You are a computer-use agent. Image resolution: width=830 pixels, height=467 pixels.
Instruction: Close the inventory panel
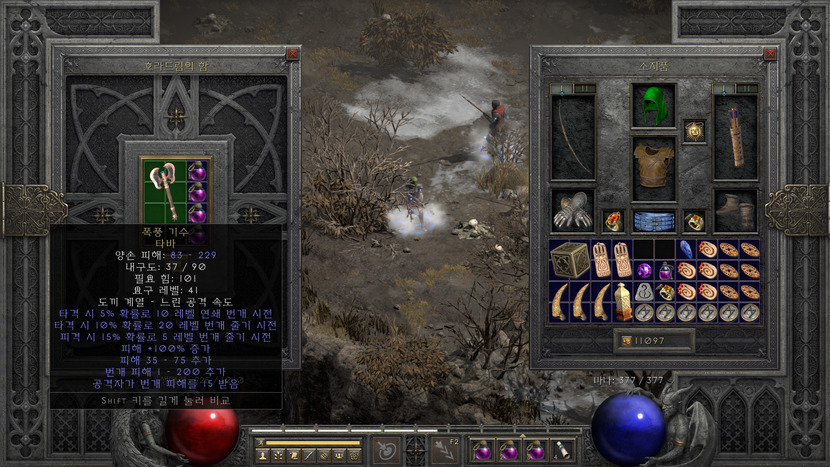[x=769, y=54]
